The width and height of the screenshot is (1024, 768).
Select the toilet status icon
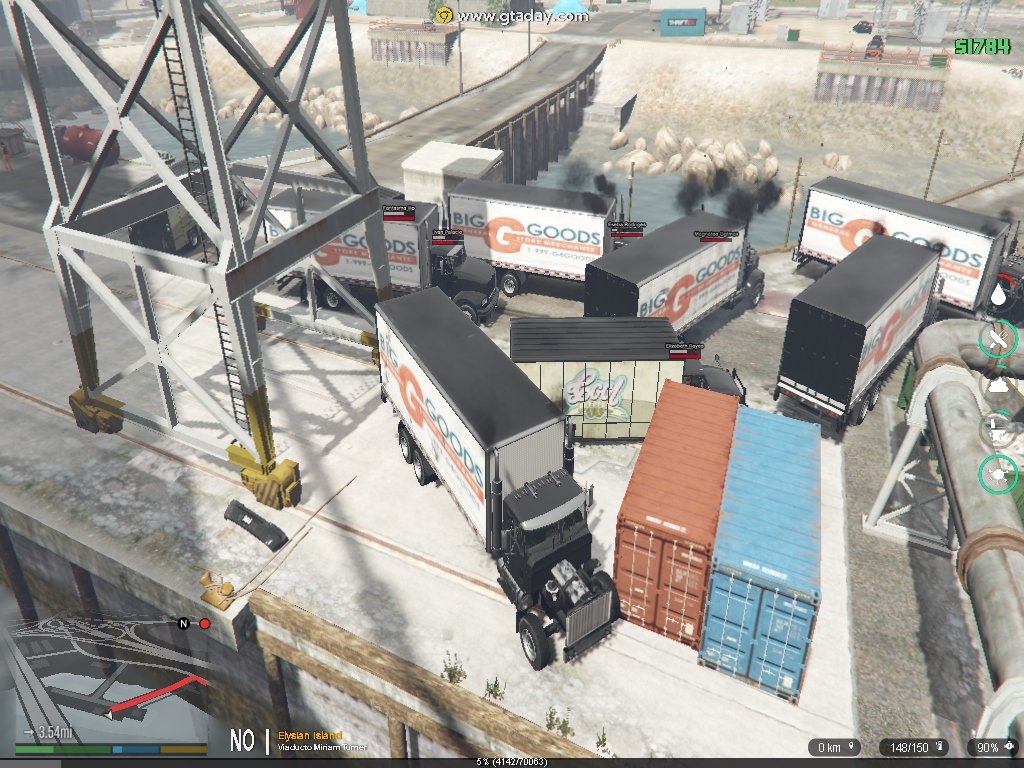coord(998,430)
